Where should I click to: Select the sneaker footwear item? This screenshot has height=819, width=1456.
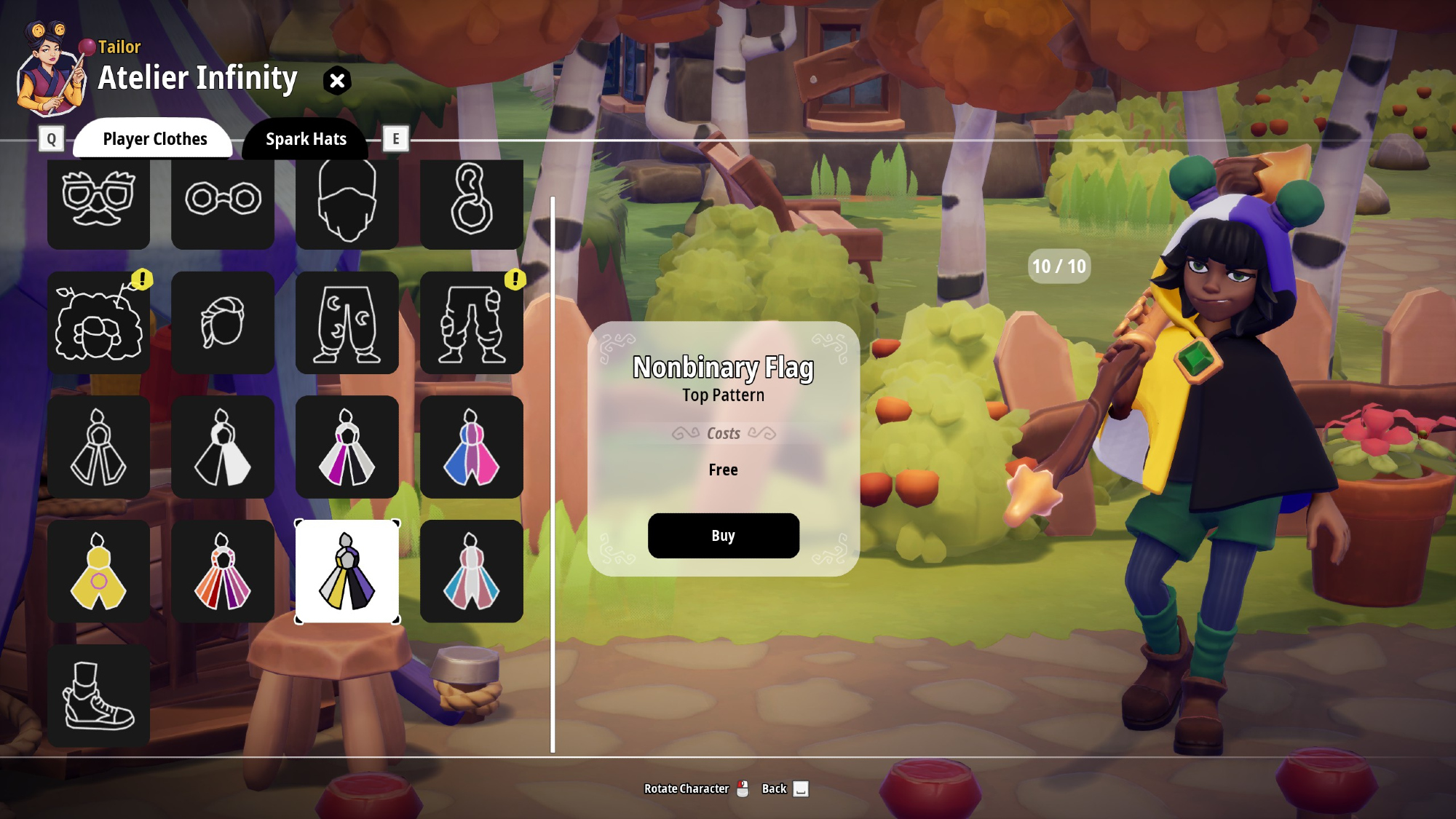[98, 696]
